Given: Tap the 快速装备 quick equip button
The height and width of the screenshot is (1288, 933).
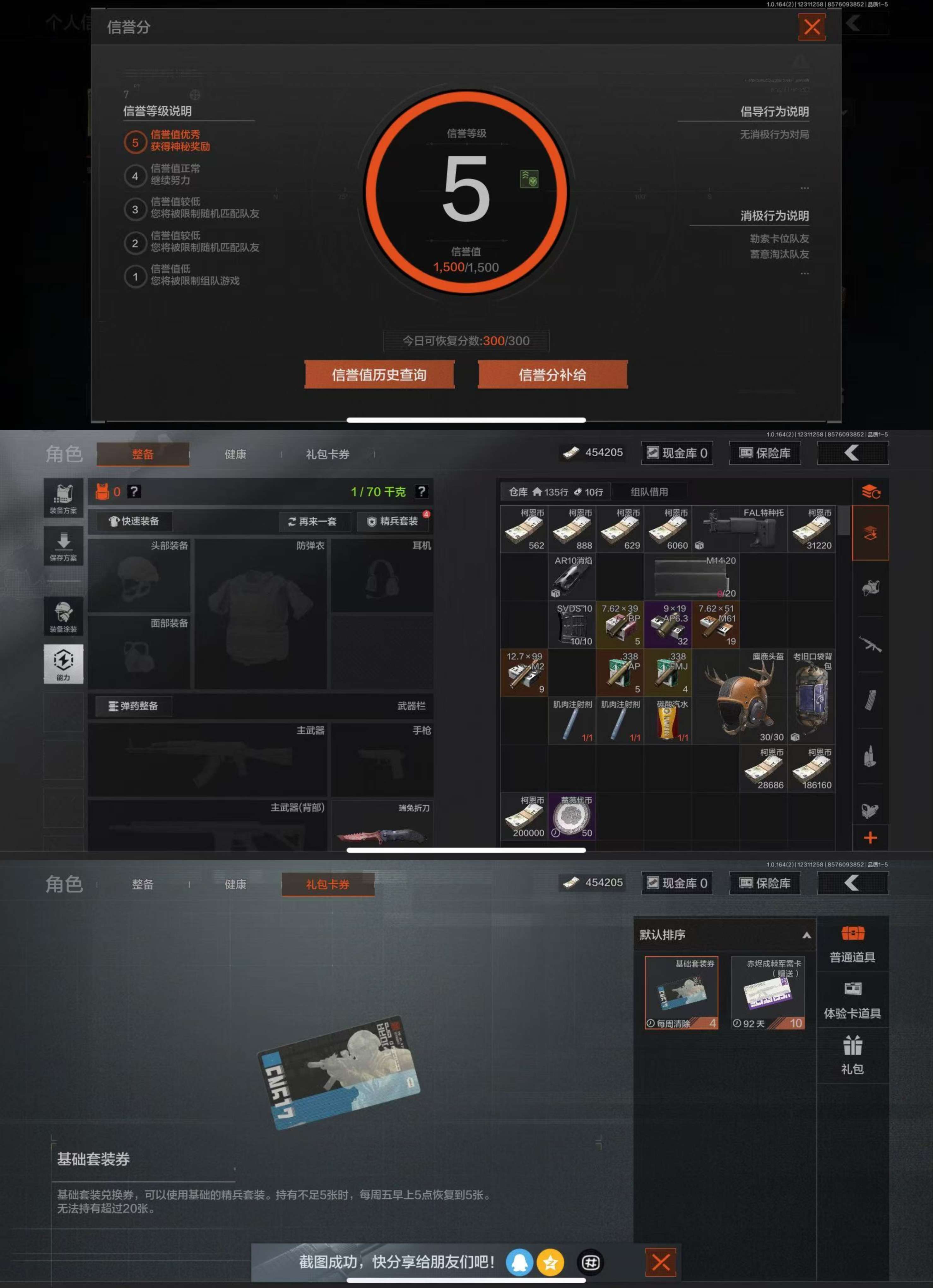Looking at the screenshot, I should tap(134, 521).
